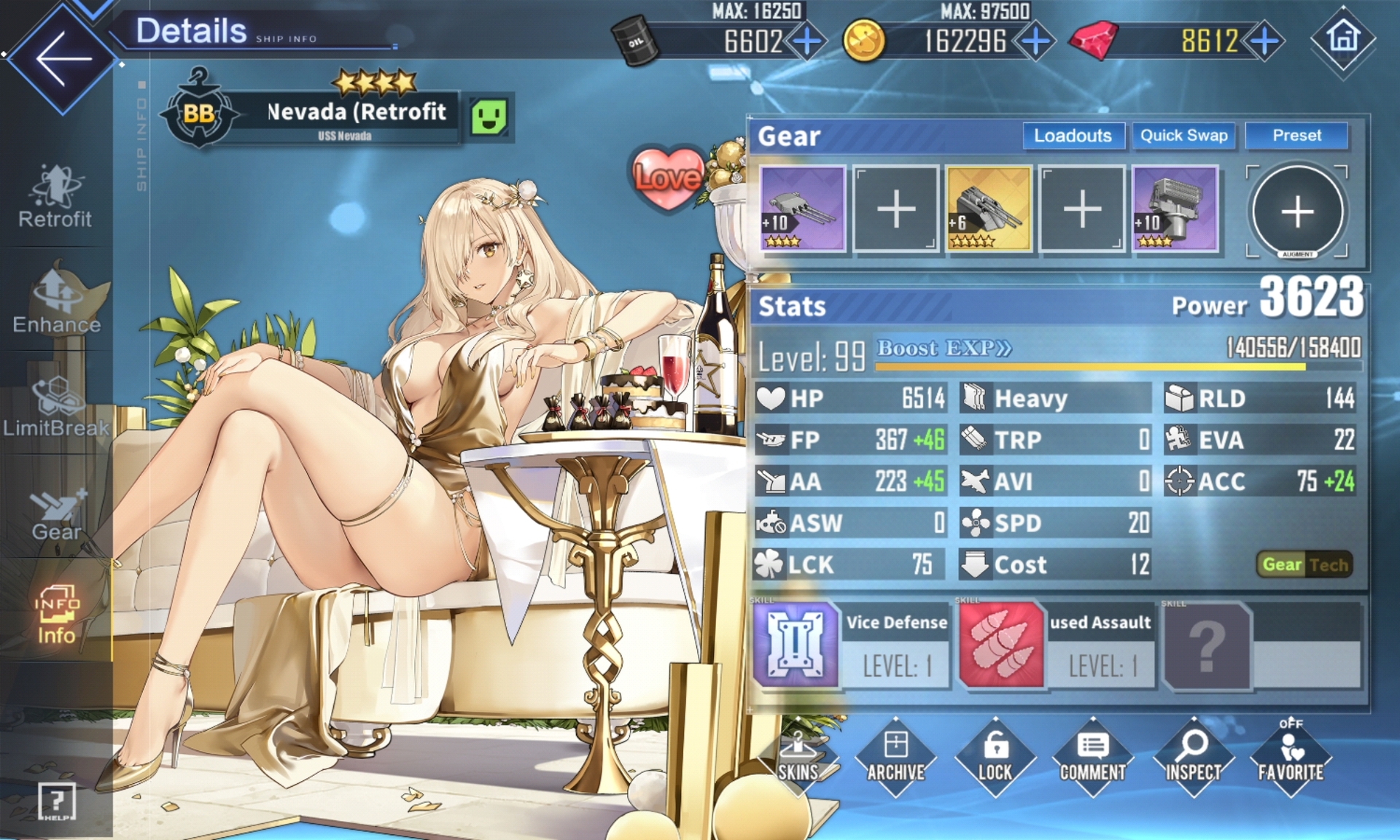This screenshot has width=1400, height=840.
Task: Open the Retrofit tab
Action: [55, 197]
